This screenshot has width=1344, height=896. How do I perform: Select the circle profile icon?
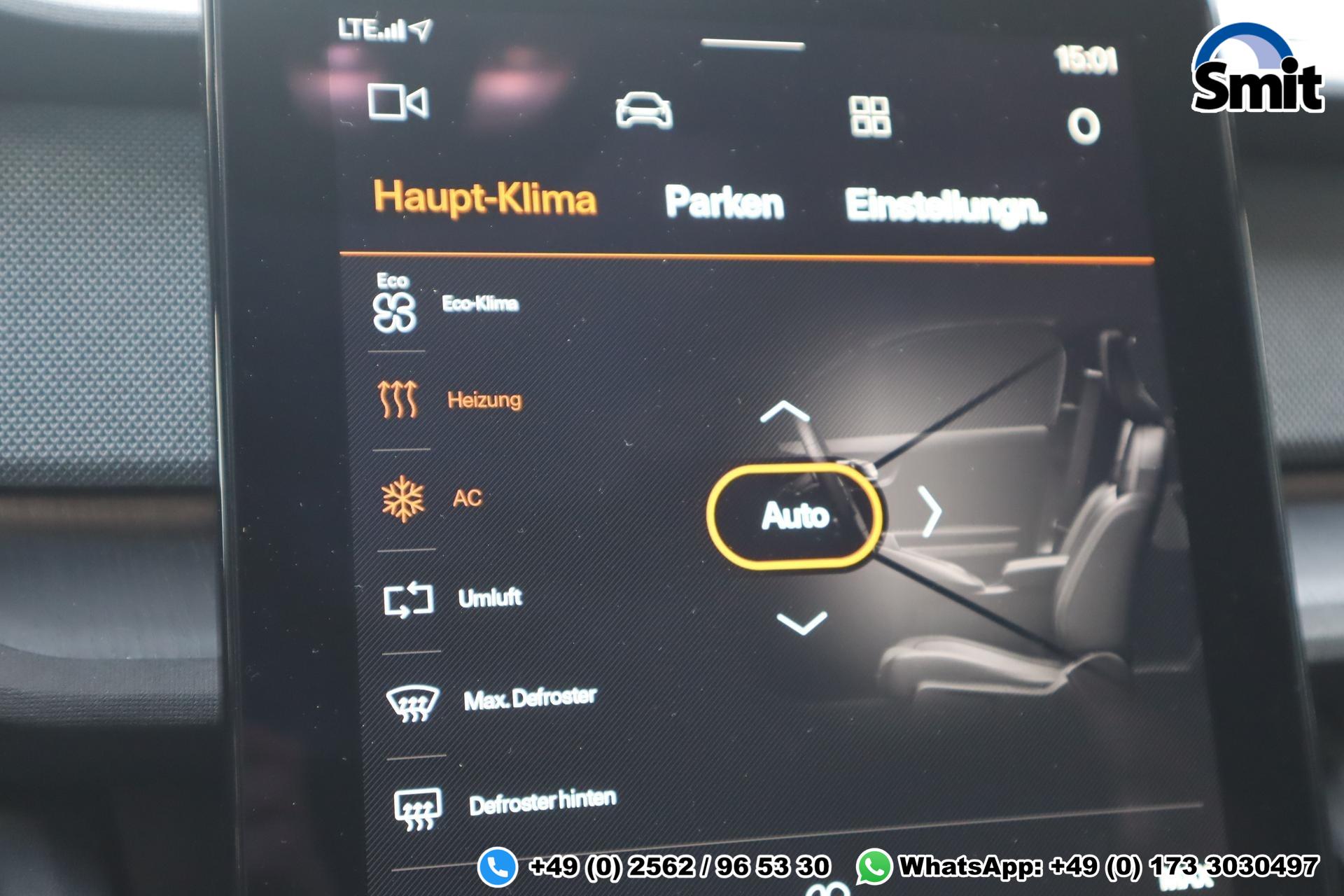point(1083,126)
